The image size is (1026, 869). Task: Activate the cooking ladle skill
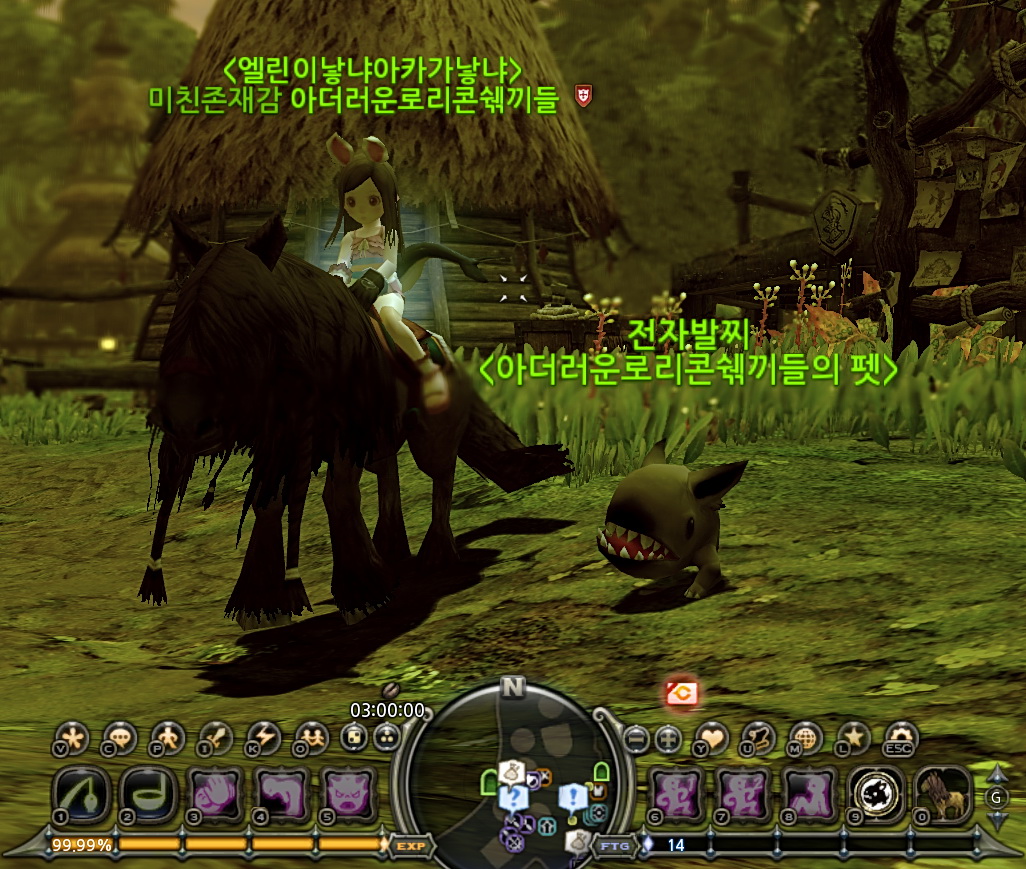(147, 794)
